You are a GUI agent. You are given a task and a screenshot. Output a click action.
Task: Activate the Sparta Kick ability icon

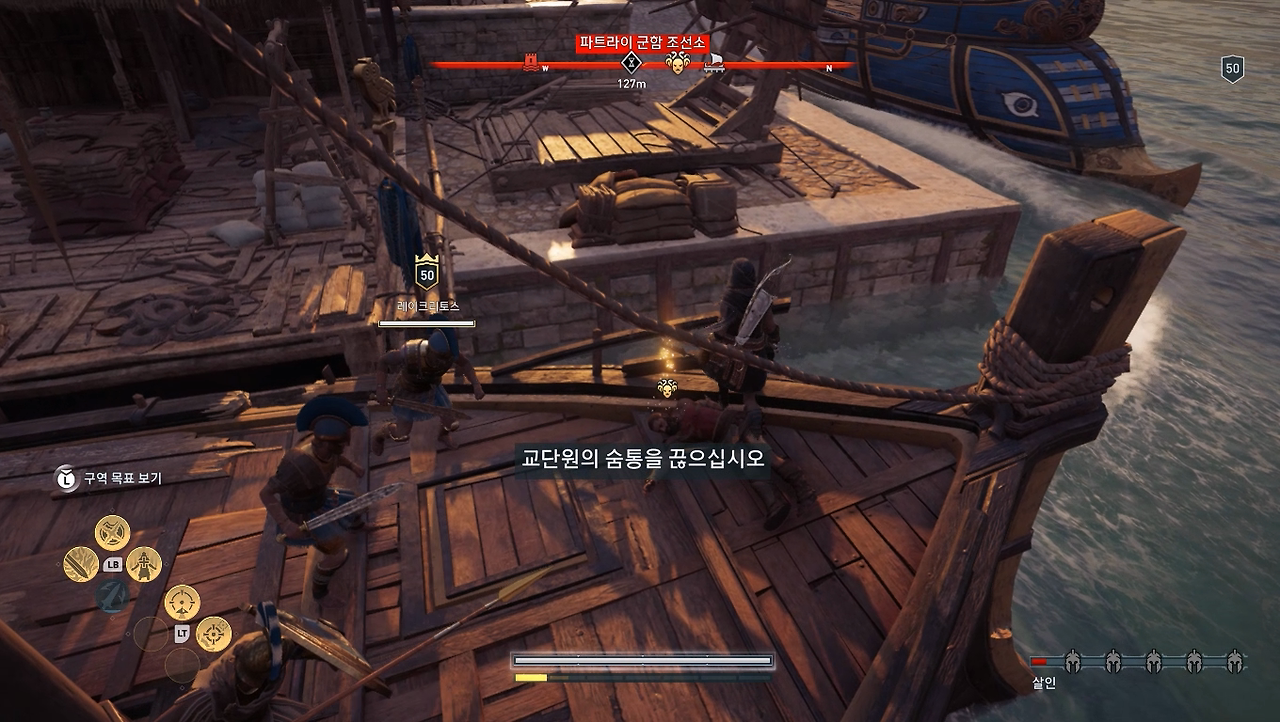point(144,566)
